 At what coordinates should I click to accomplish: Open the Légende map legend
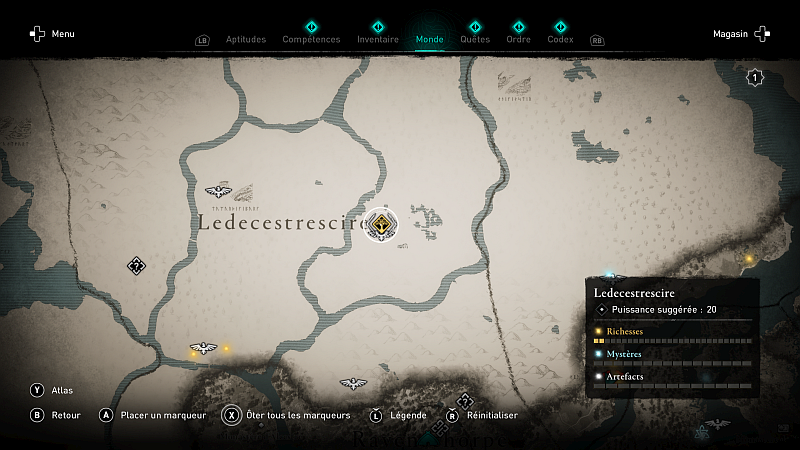coord(398,415)
